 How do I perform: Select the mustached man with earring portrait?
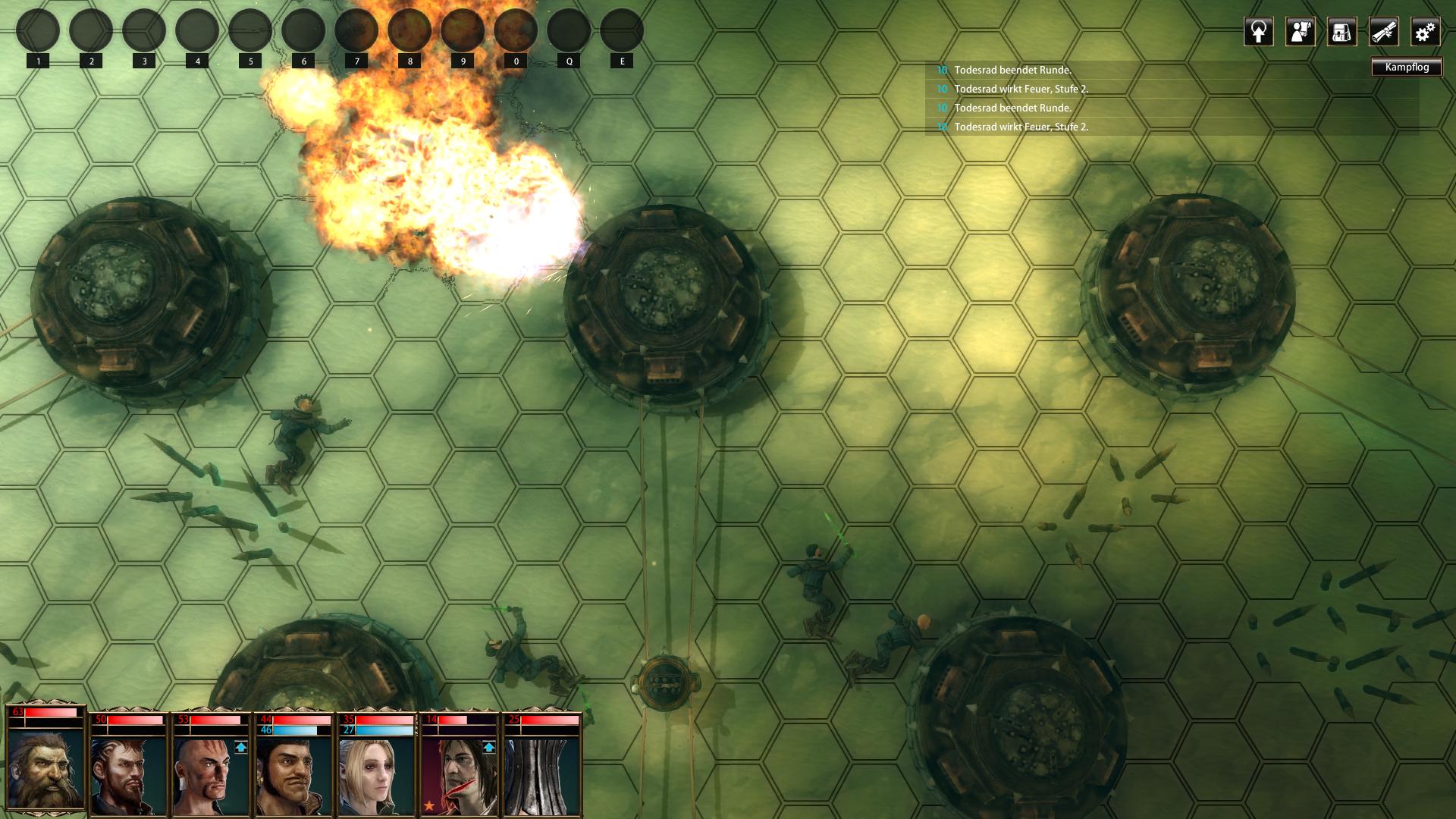click(293, 775)
